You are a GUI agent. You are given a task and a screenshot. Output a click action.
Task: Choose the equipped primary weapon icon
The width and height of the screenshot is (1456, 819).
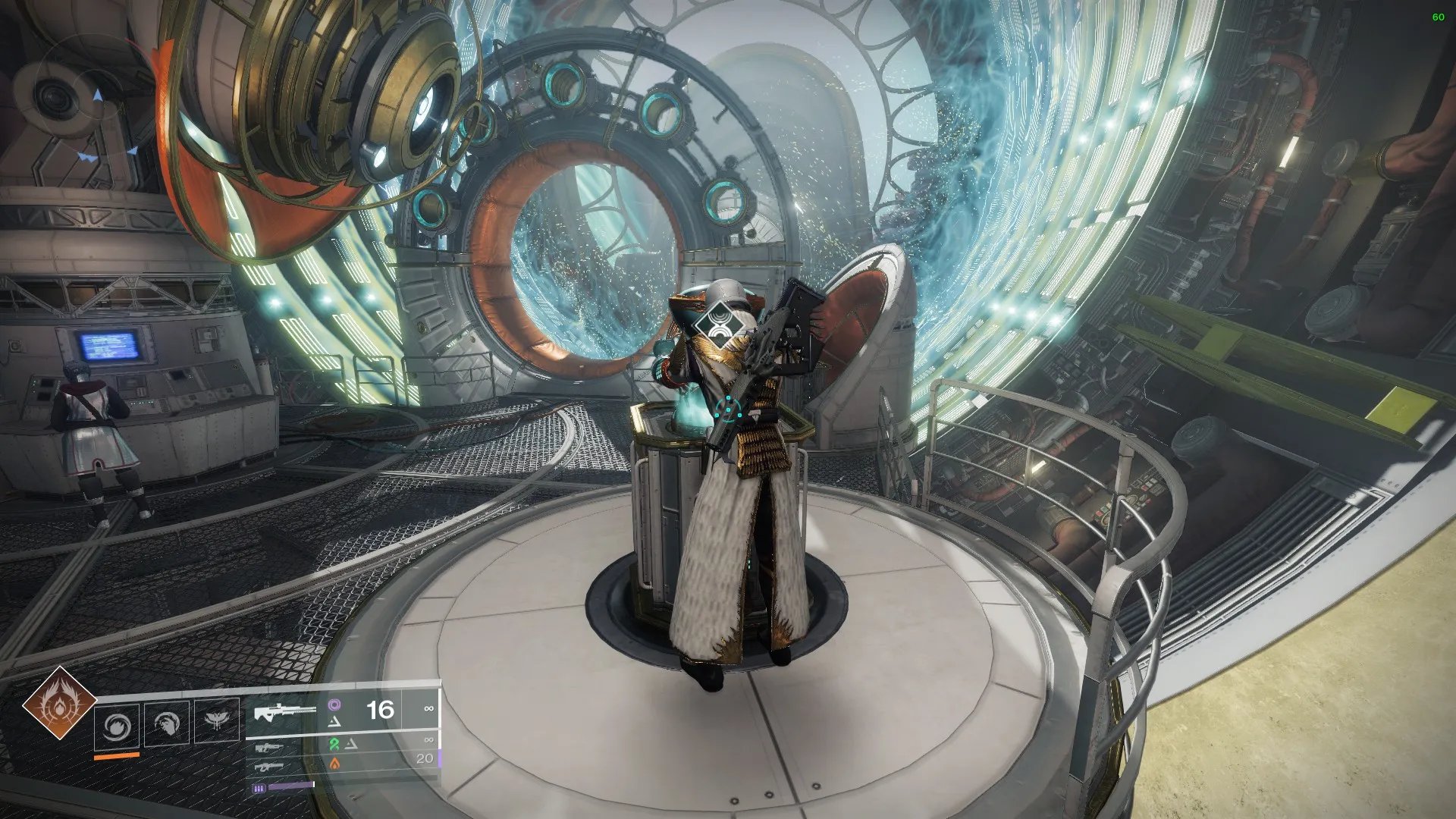coord(283,713)
